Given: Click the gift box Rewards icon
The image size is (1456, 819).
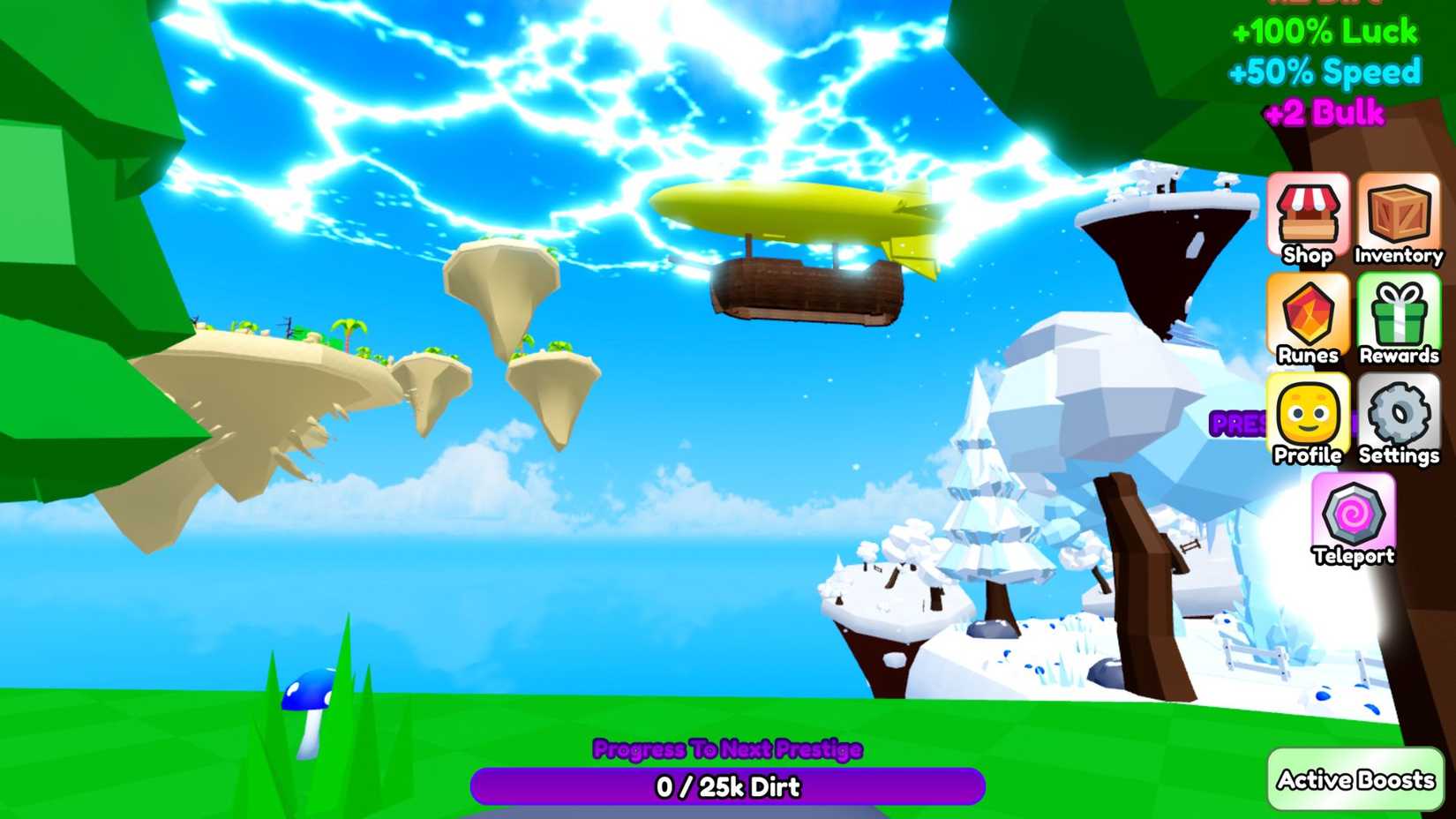Looking at the screenshot, I should coord(1399,313).
